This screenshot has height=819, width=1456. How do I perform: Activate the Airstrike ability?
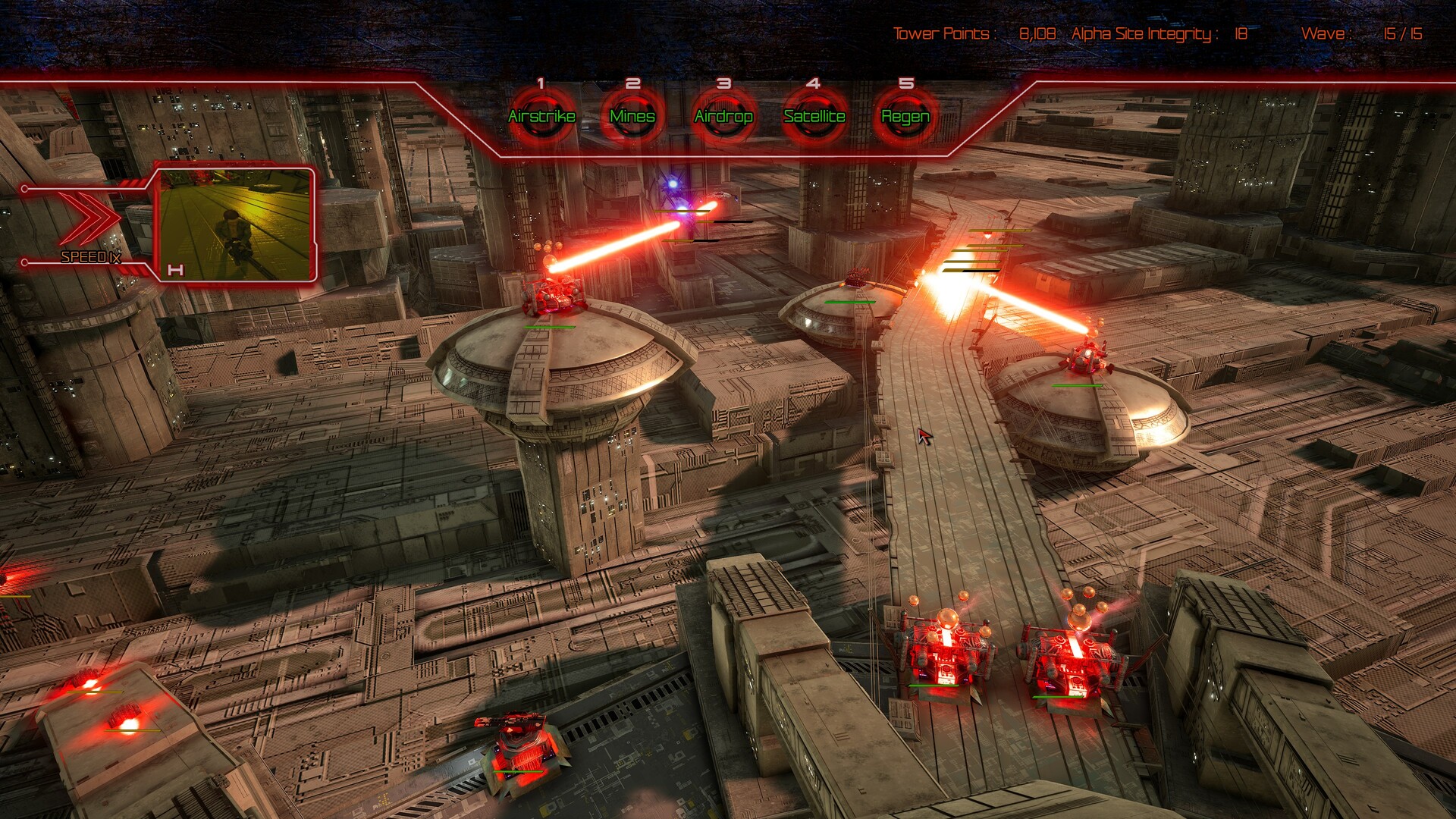click(x=541, y=117)
